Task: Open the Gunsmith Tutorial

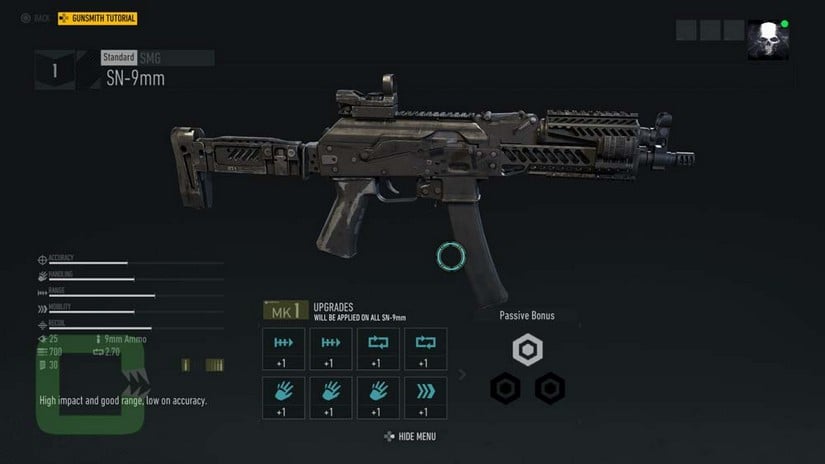Action: pos(98,18)
